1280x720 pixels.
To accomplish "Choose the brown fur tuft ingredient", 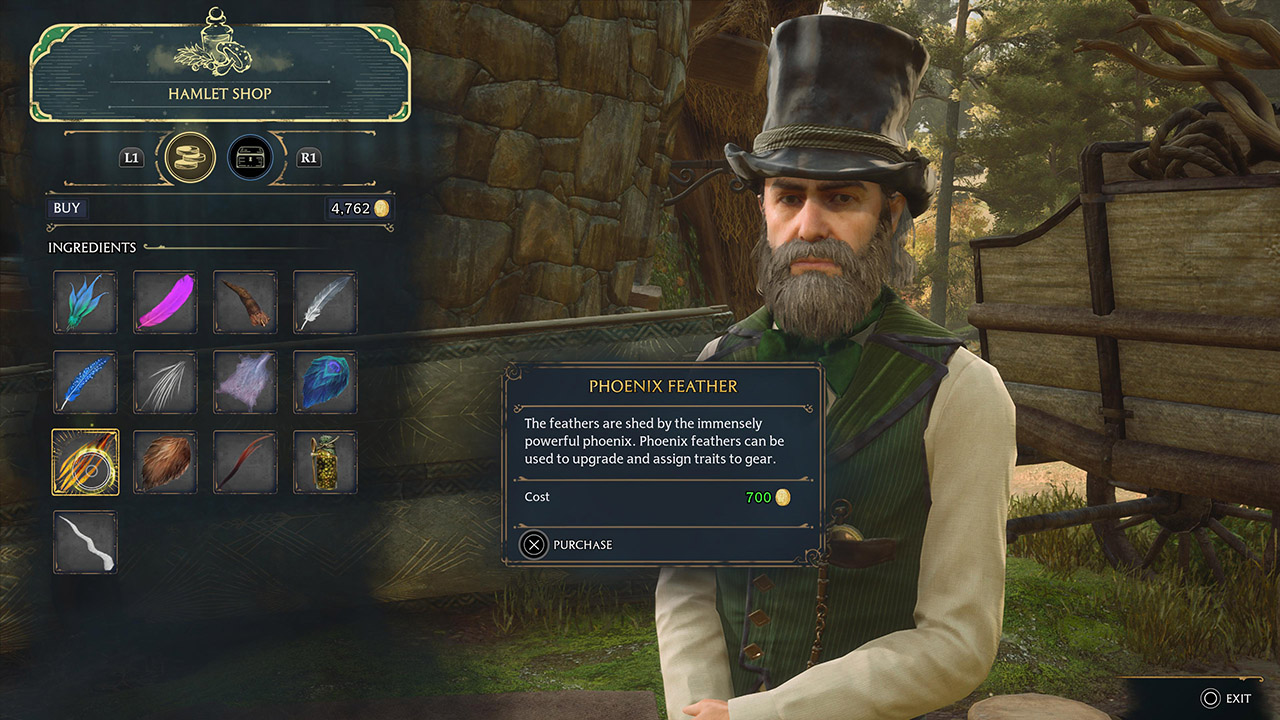I will pyautogui.click(x=165, y=462).
